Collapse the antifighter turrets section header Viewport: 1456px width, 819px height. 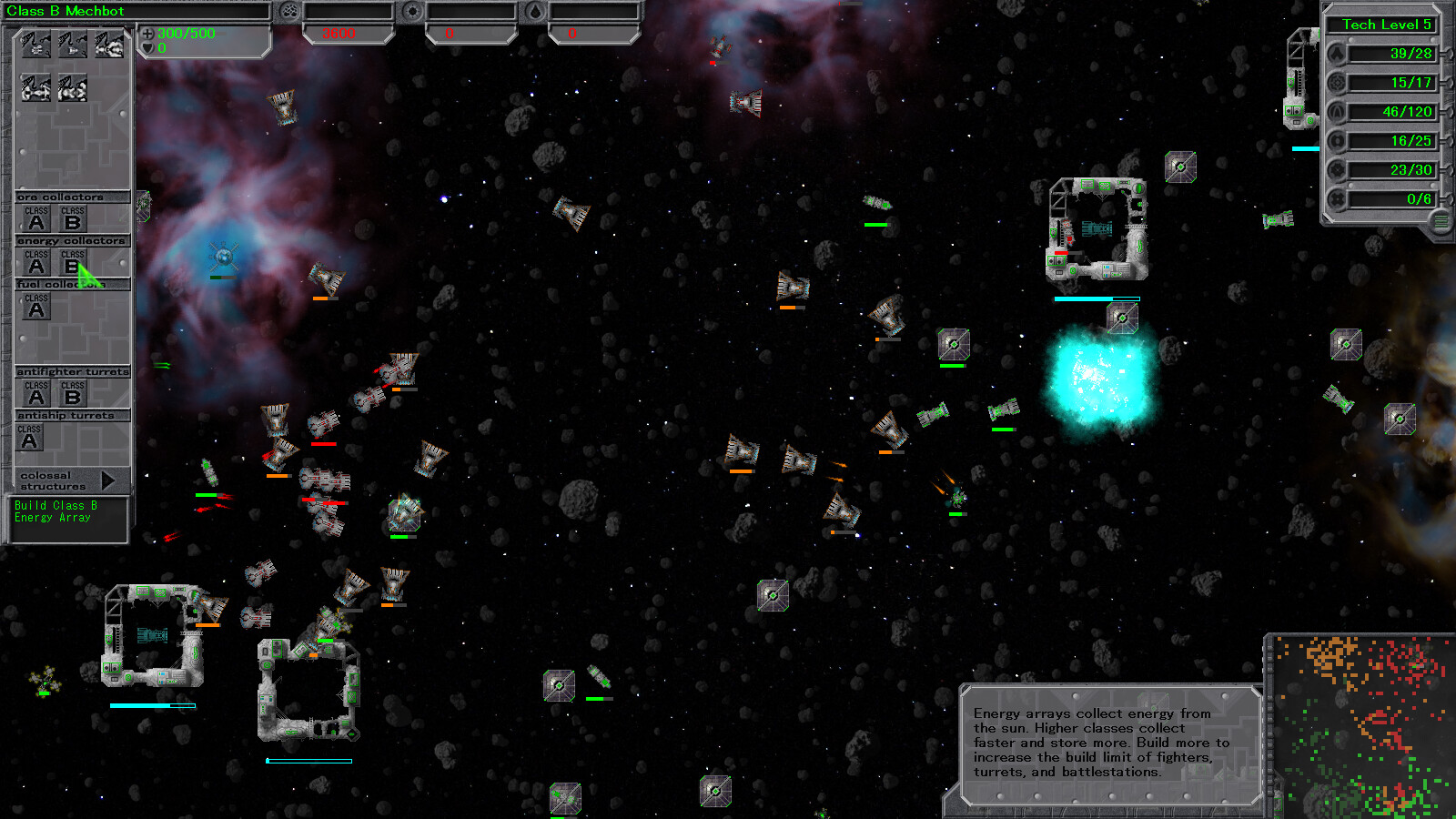pyautogui.click(x=73, y=370)
